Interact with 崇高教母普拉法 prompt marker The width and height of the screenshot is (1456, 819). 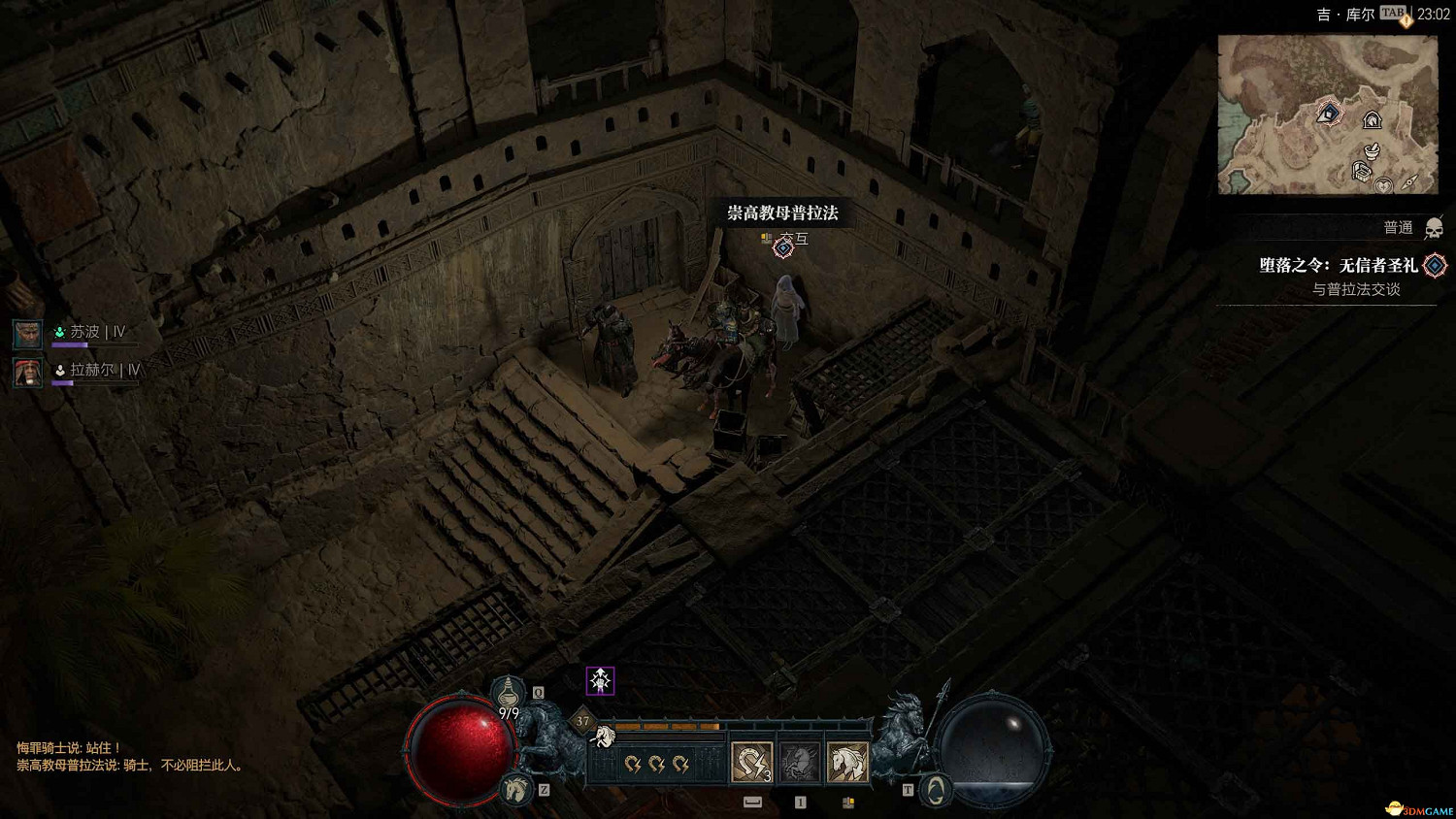(783, 247)
